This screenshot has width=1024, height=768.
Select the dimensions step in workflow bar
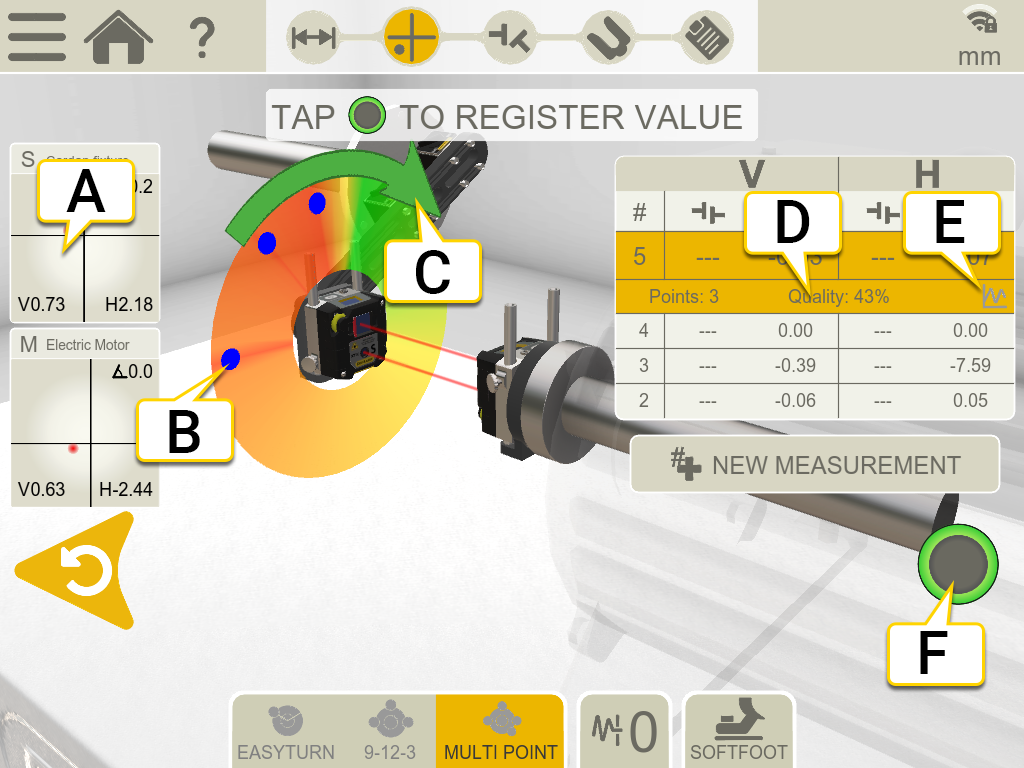click(313, 37)
